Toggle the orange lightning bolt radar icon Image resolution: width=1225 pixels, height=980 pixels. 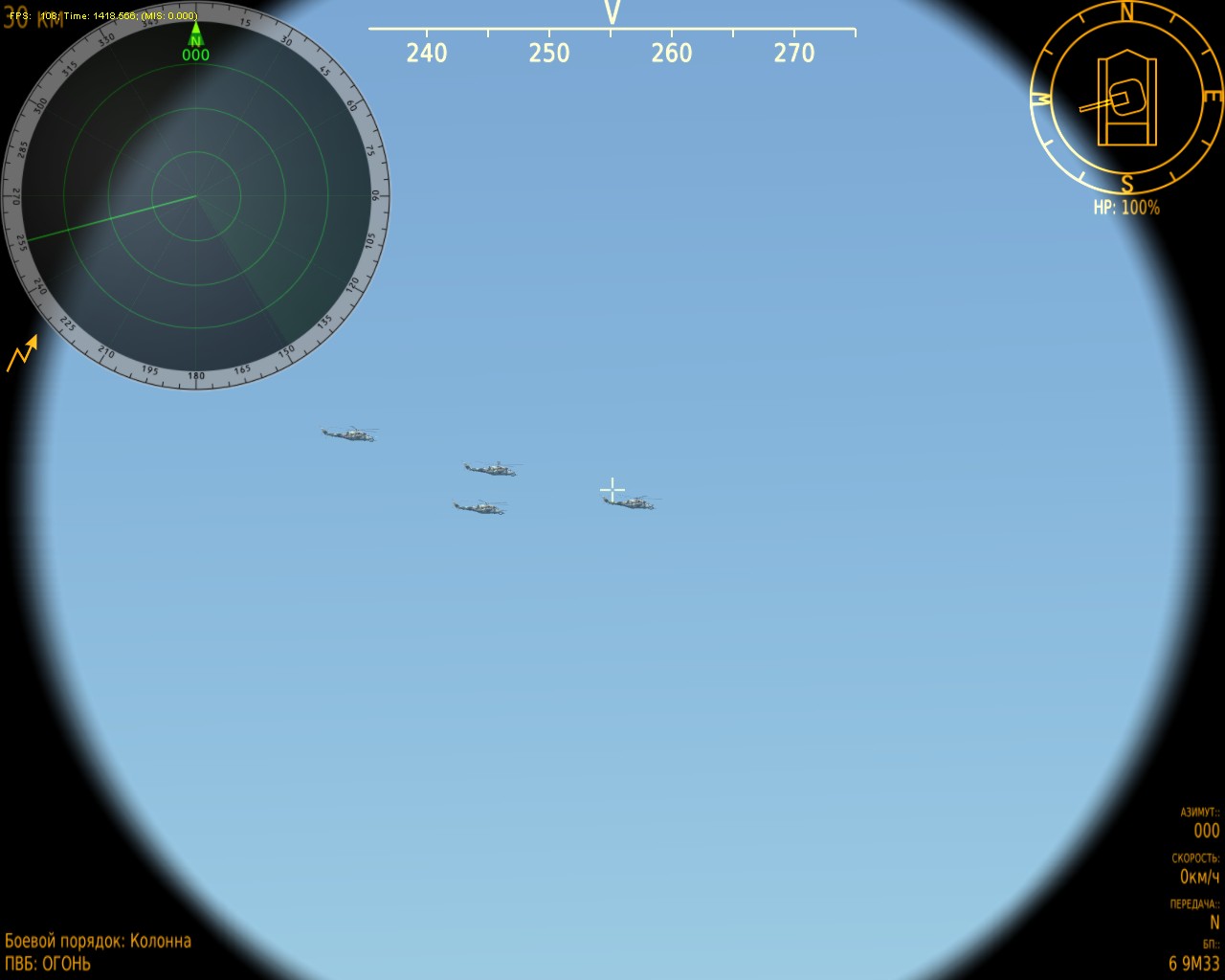click(x=23, y=353)
